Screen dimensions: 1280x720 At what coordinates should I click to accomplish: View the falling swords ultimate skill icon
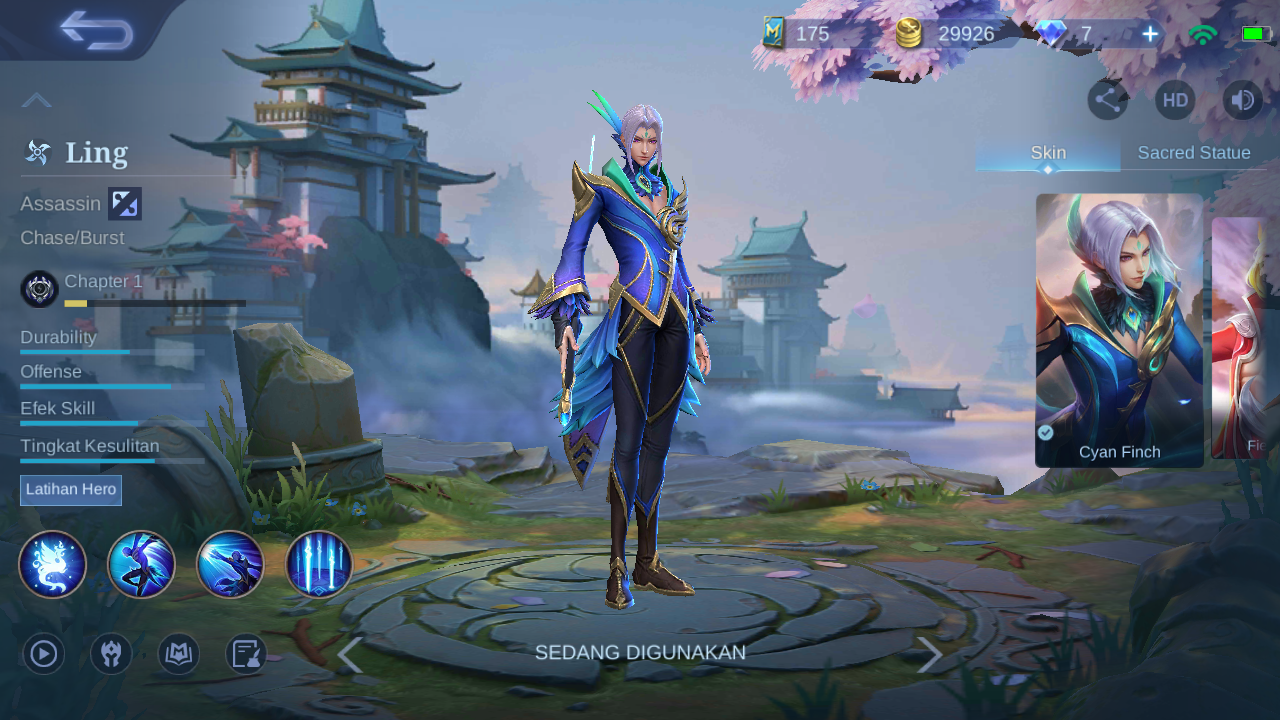coord(319,564)
